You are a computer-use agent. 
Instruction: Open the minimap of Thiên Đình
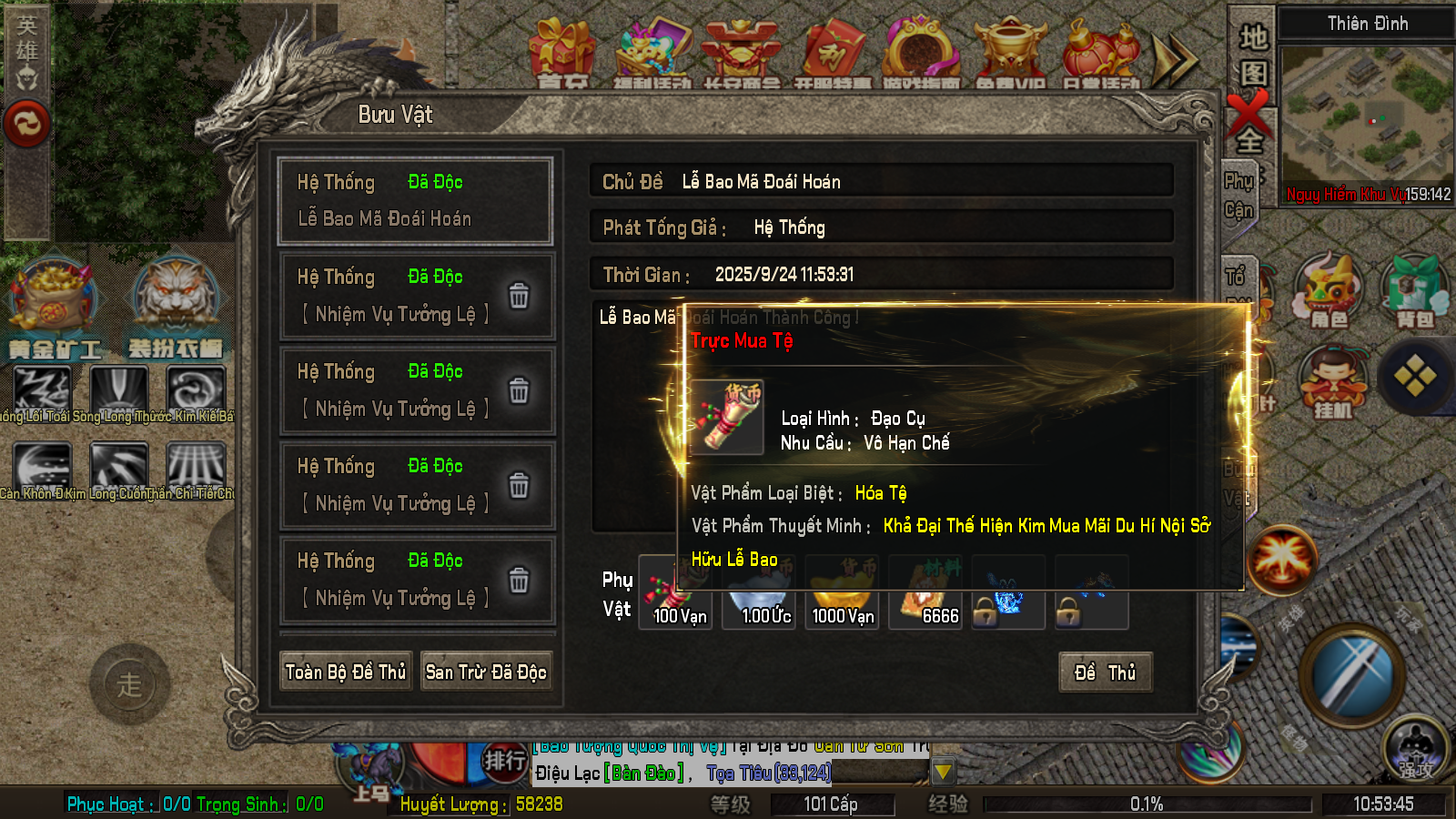(x=1365, y=118)
